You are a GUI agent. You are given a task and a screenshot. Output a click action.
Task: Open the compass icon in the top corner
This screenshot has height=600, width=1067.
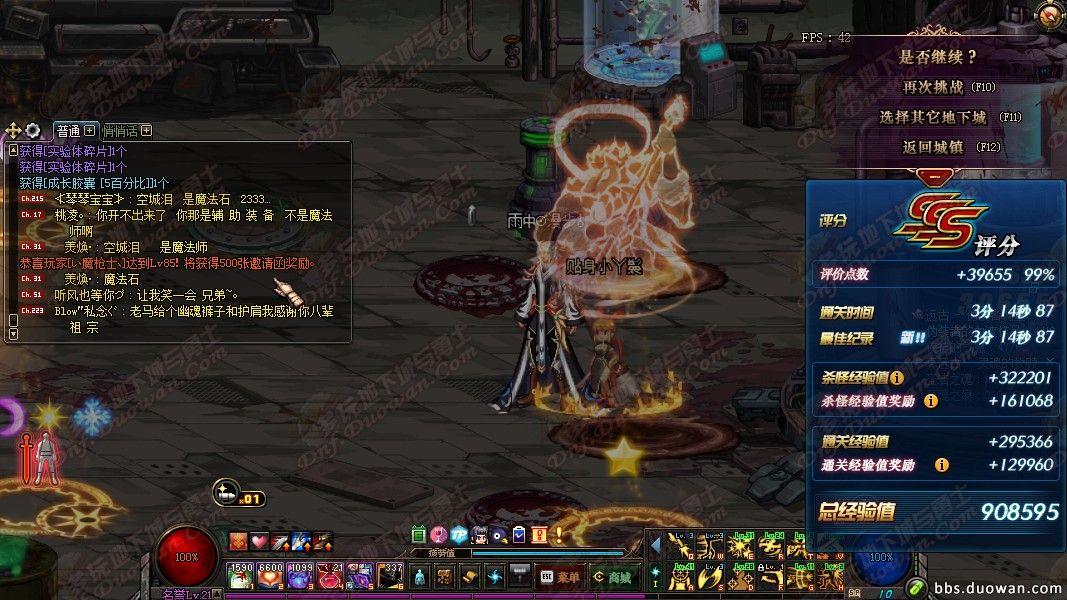1048,14
